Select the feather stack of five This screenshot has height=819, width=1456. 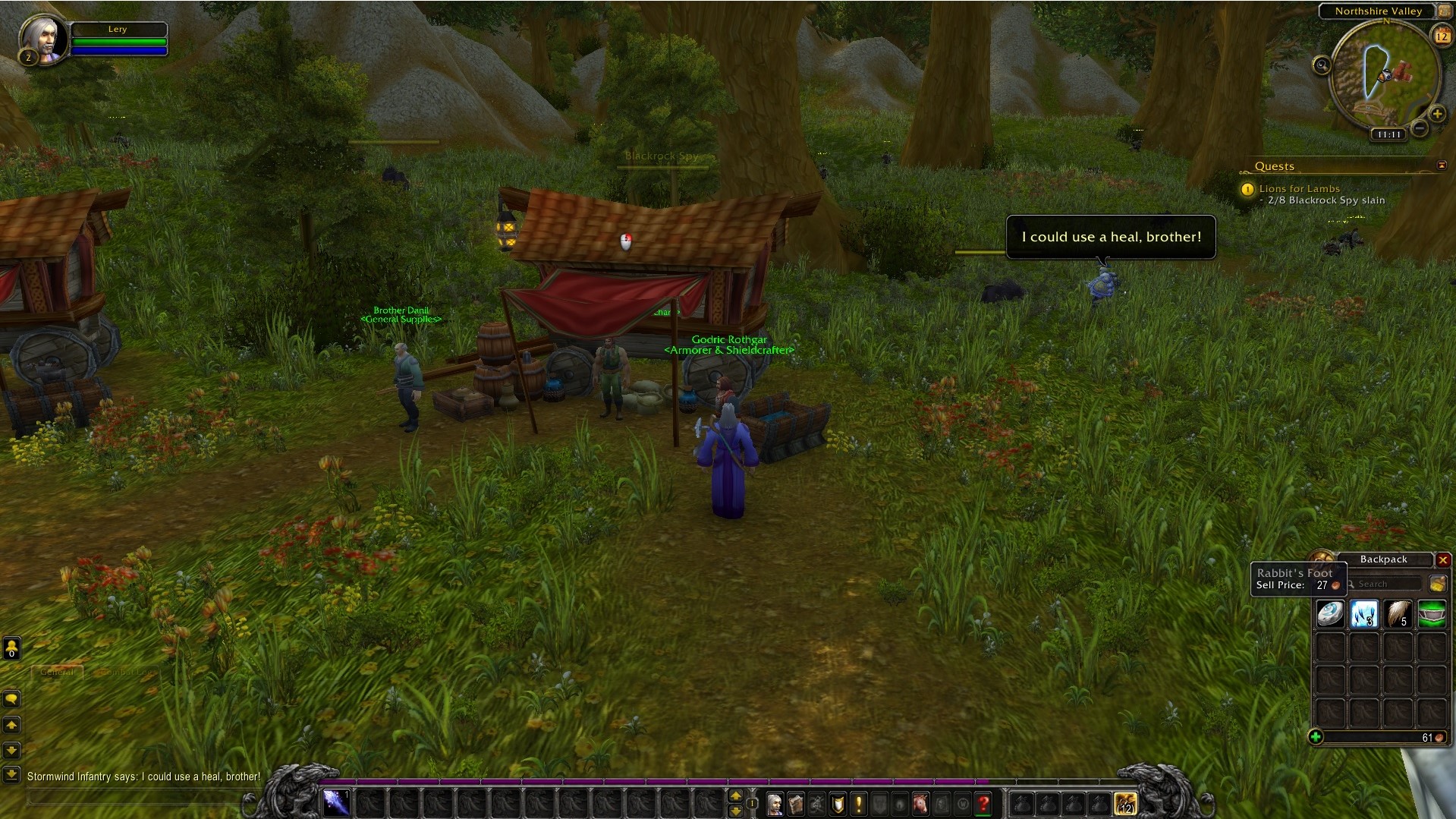pos(1398,613)
